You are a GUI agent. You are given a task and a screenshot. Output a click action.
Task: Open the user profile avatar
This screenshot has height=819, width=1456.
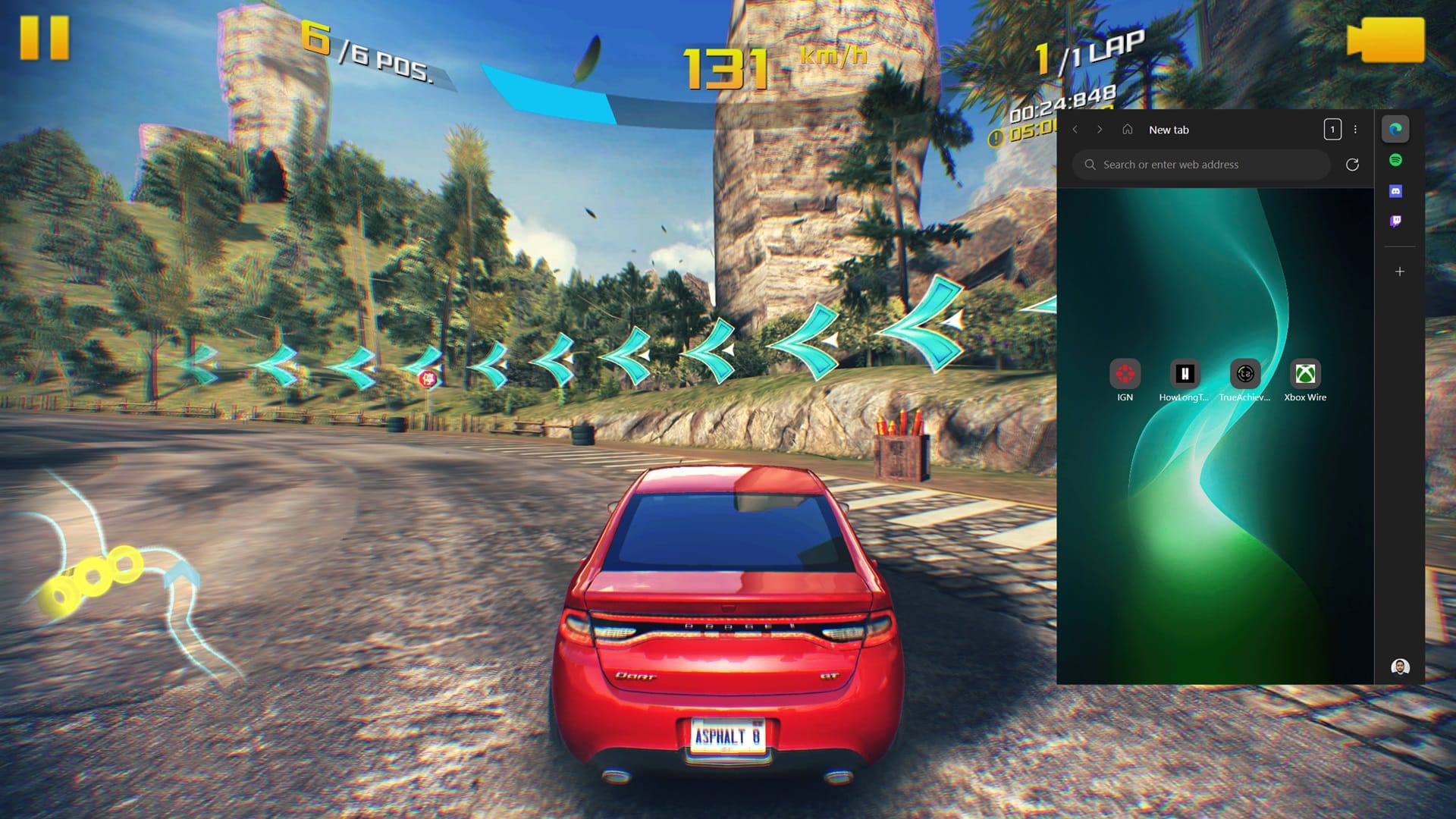pyautogui.click(x=1400, y=667)
